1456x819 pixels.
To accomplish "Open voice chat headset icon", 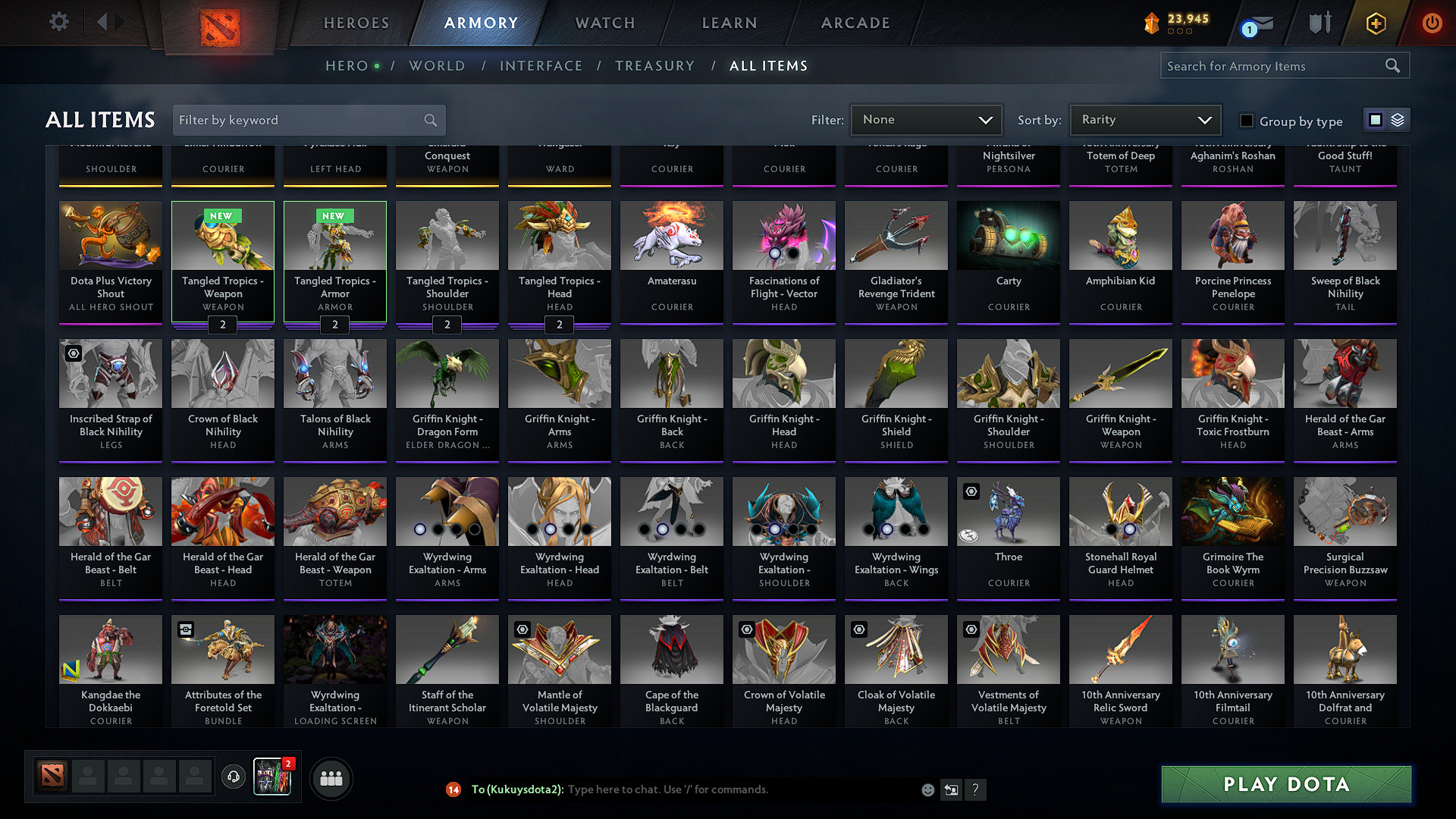I will 234,777.
